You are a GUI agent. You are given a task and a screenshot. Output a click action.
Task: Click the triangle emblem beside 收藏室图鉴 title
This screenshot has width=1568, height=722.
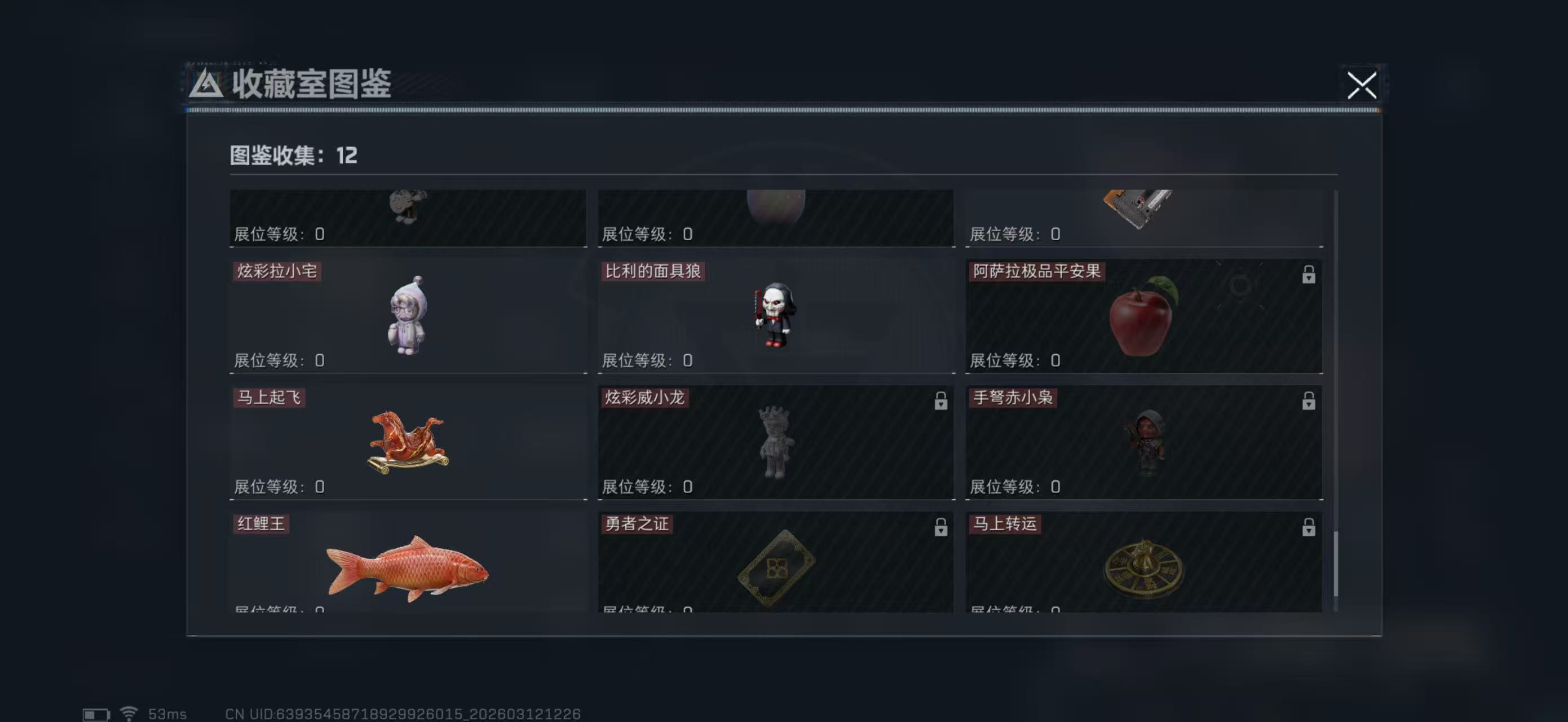click(x=207, y=85)
